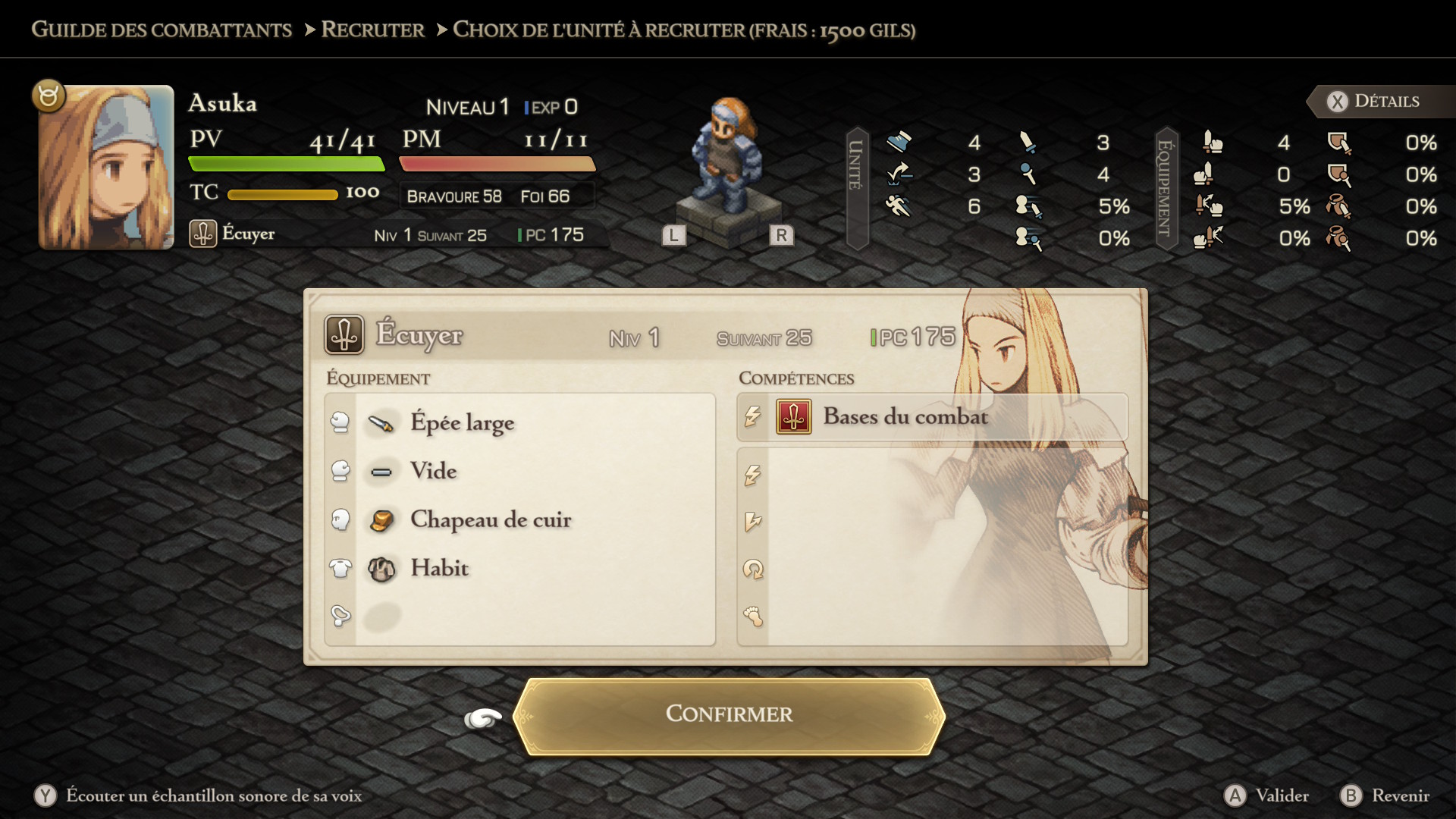Image resolution: width=1456 pixels, height=819 pixels.
Task: Go back to Recruter in the breadcrumb
Action: [372, 30]
